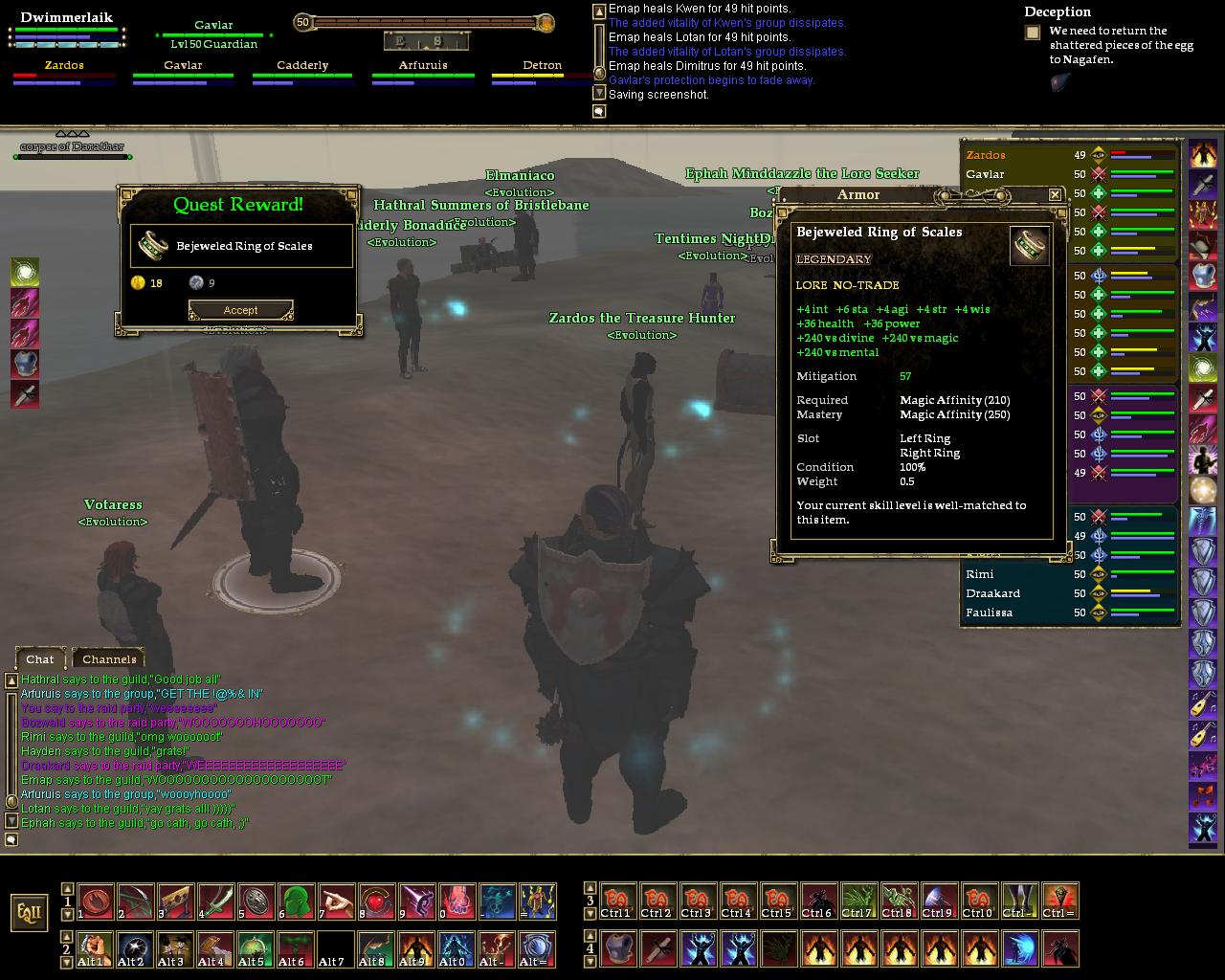1225x980 pixels.
Task: Open the EQII main menu button
Action: coord(30,911)
